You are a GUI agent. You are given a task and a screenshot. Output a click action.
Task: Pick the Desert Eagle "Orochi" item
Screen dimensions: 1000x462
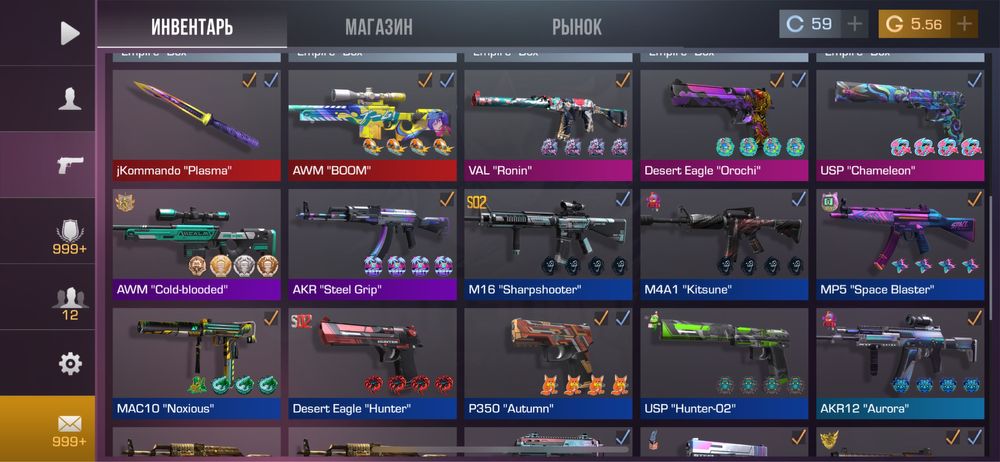pyautogui.click(x=724, y=124)
